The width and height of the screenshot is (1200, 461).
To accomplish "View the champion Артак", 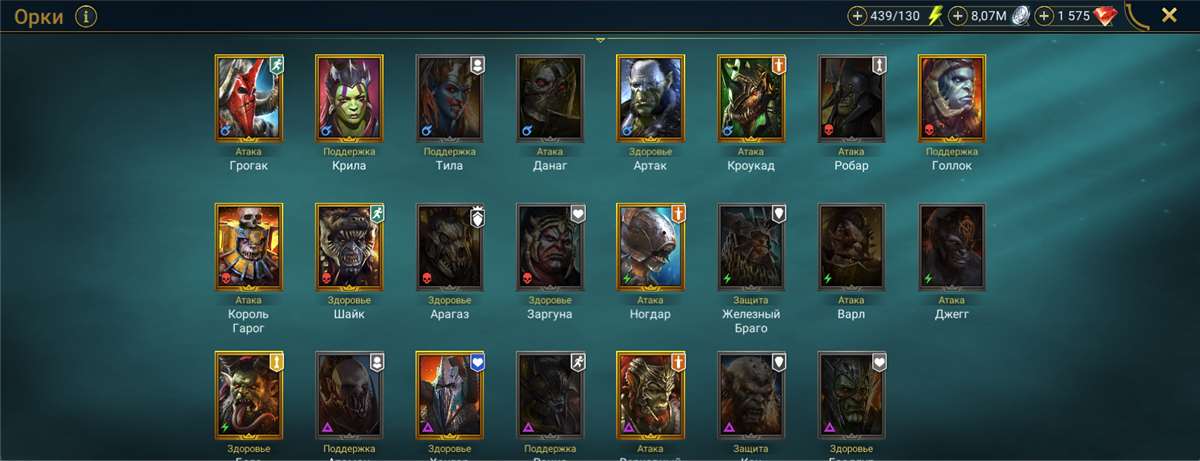I will [650, 97].
